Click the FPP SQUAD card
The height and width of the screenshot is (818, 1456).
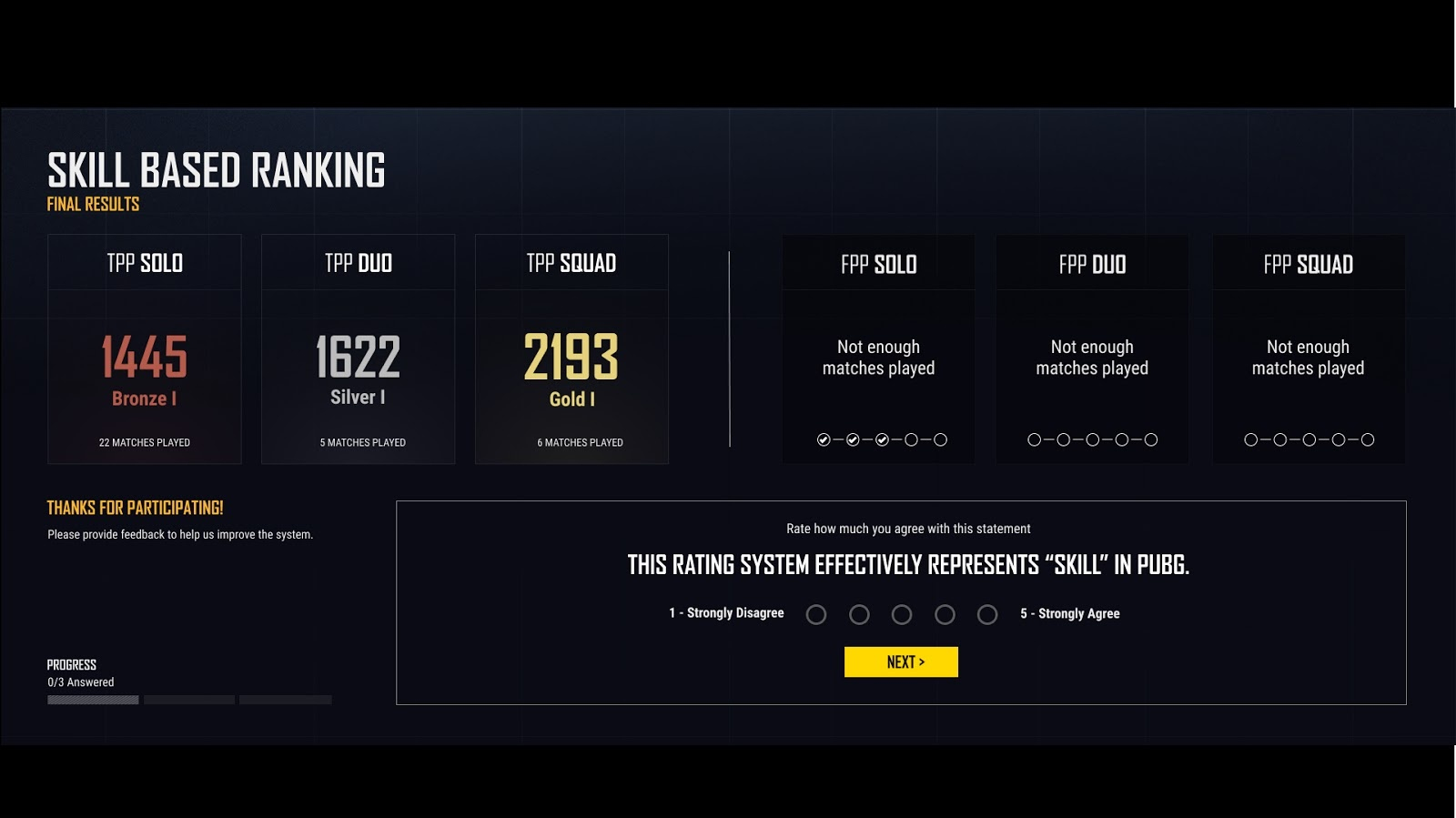1308,349
